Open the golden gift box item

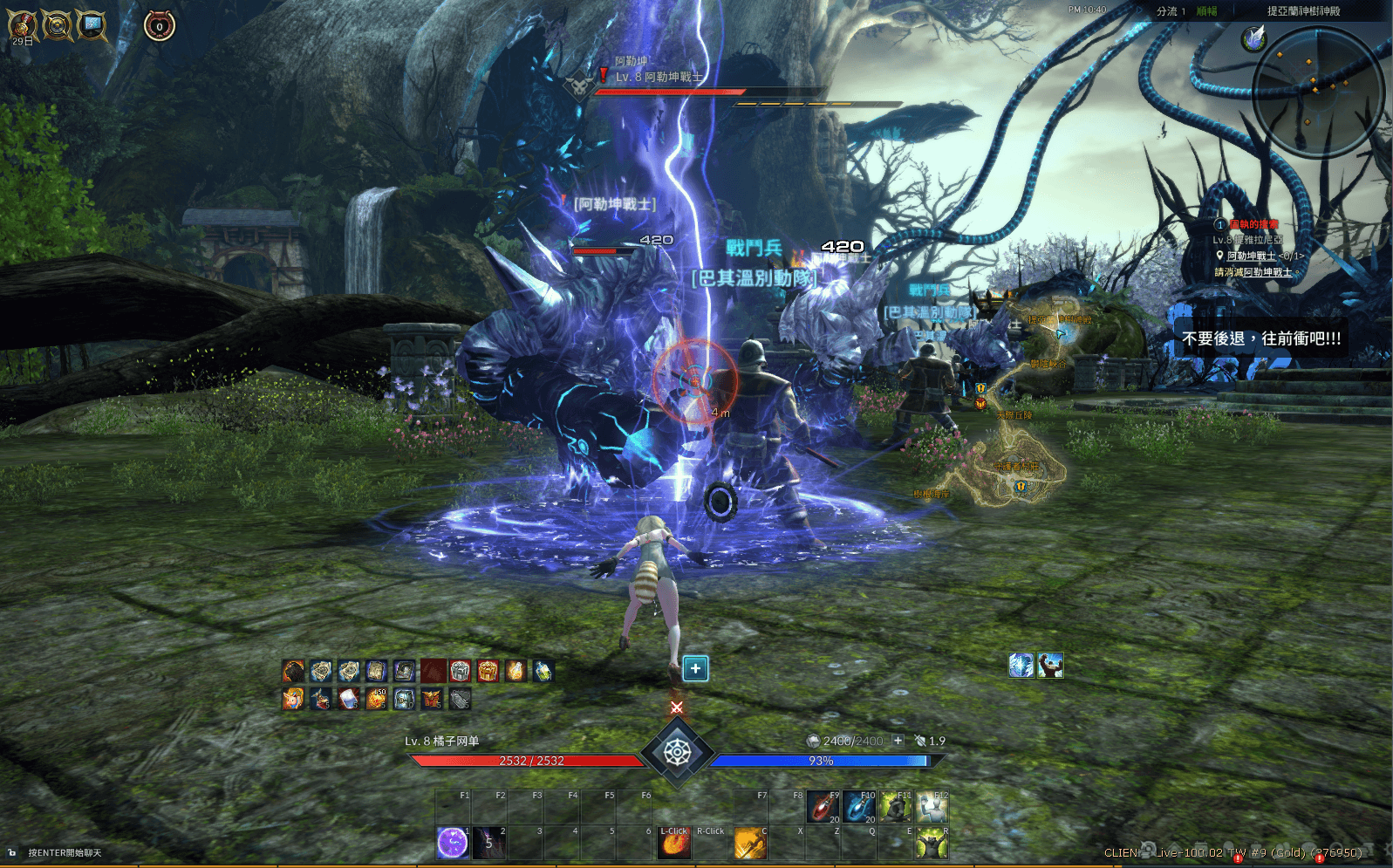click(488, 671)
